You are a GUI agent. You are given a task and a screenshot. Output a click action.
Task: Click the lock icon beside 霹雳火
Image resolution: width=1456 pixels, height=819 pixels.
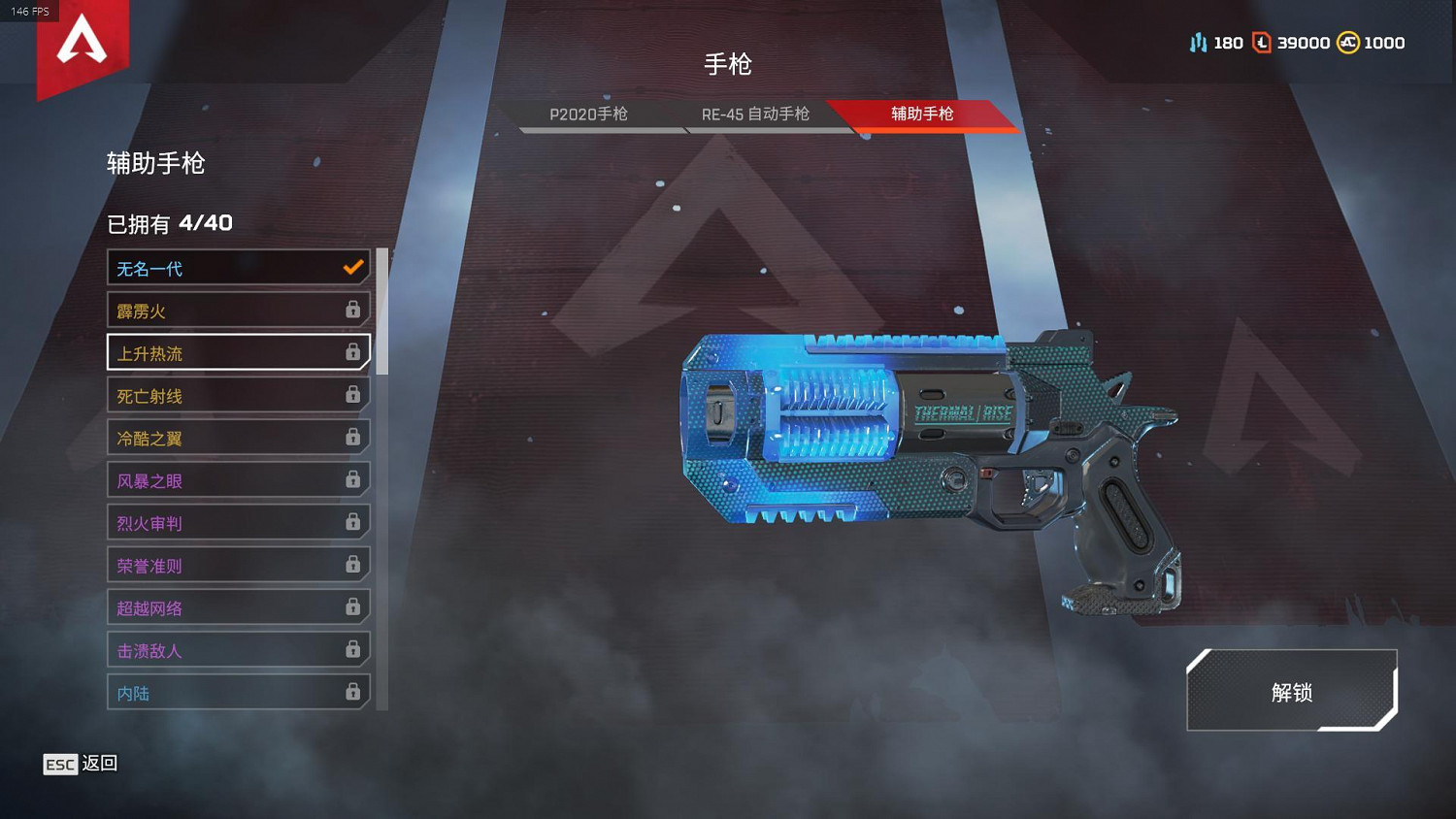351,310
